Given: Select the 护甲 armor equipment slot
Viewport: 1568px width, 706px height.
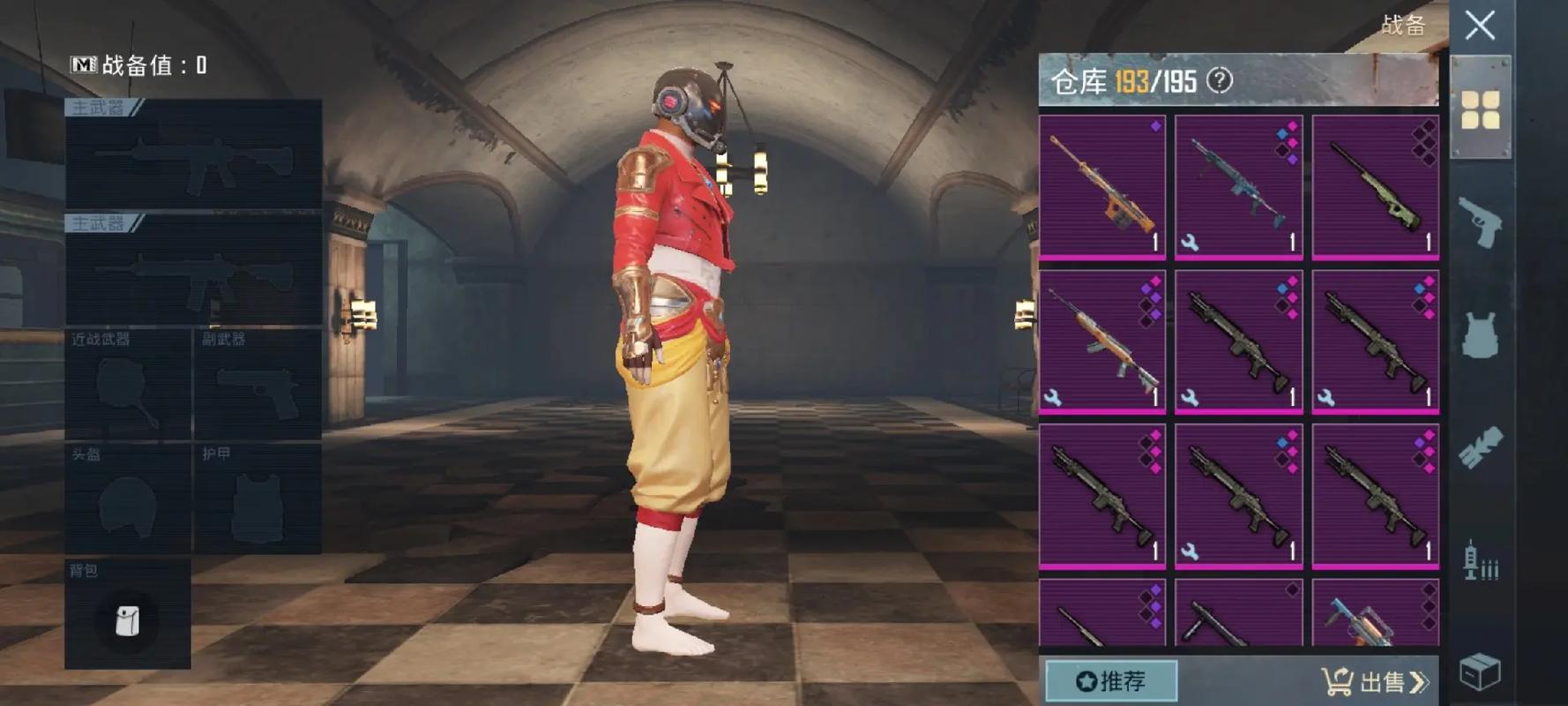Looking at the screenshot, I should coord(257,499).
